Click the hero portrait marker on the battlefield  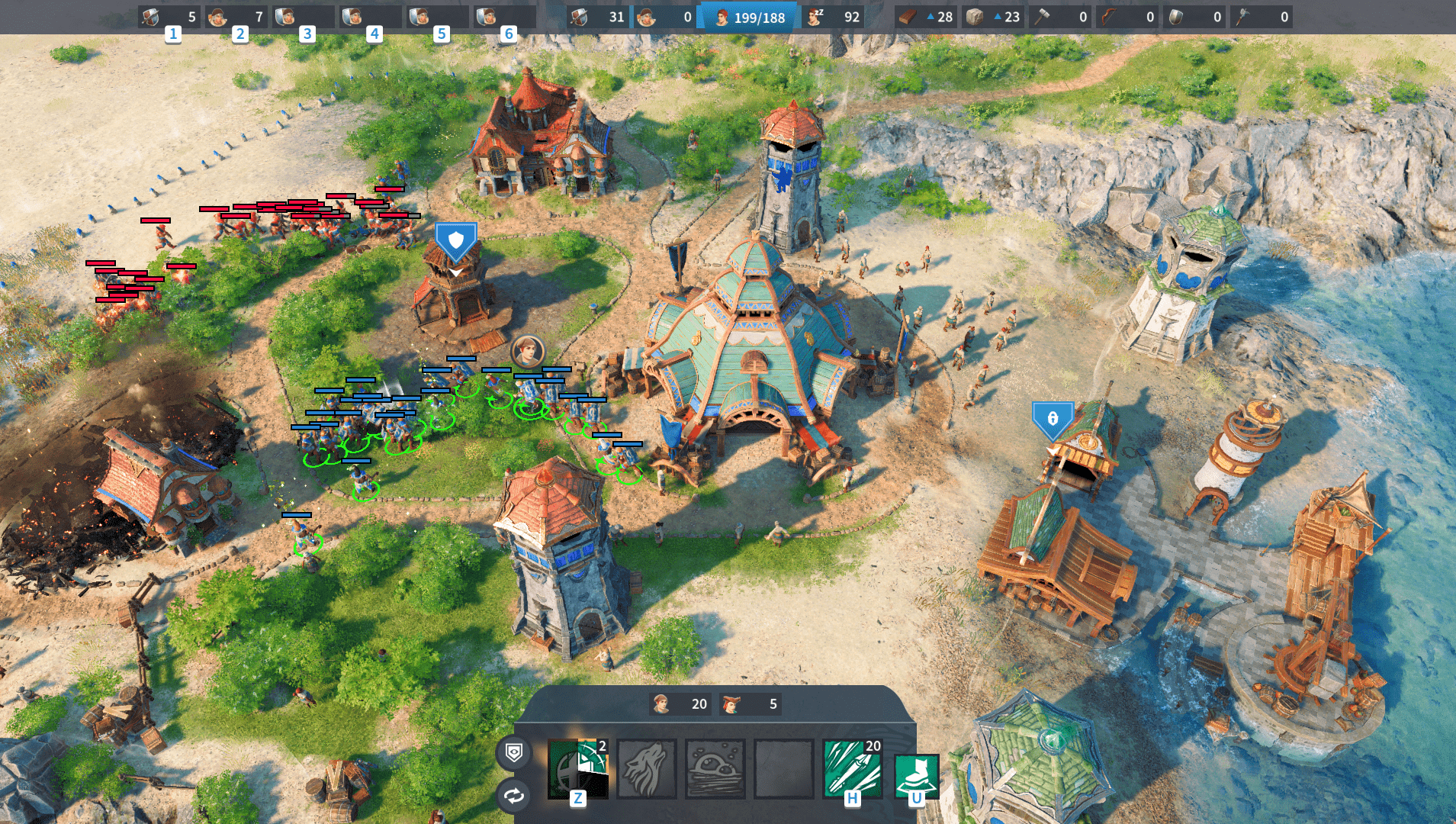point(527,351)
